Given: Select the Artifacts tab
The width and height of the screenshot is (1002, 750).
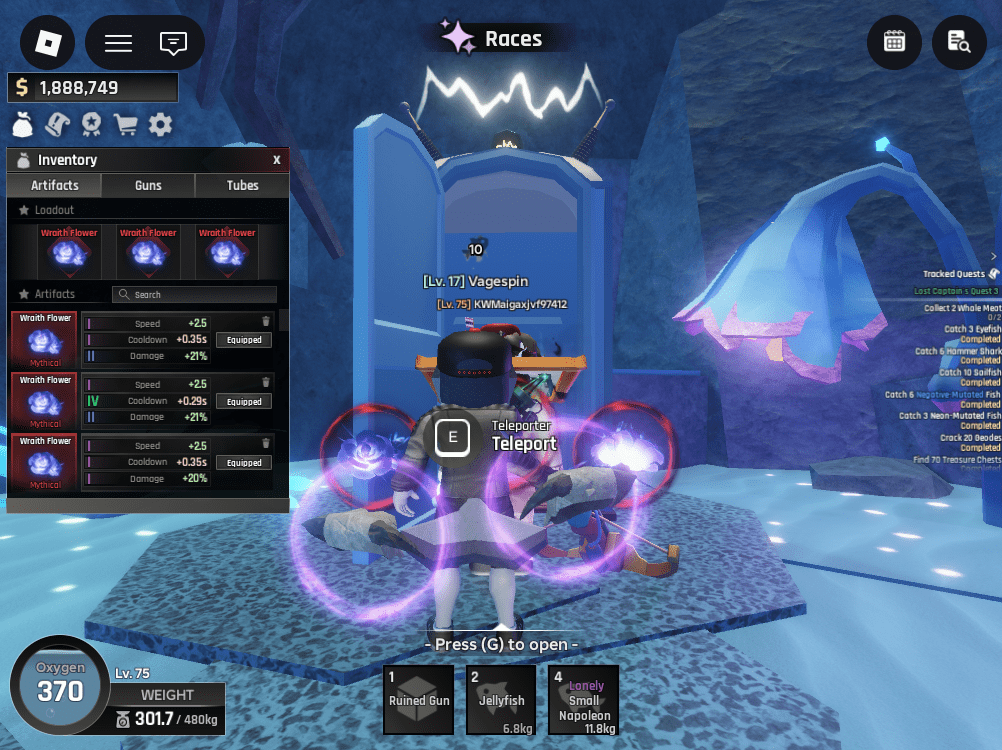Looking at the screenshot, I should (x=55, y=185).
